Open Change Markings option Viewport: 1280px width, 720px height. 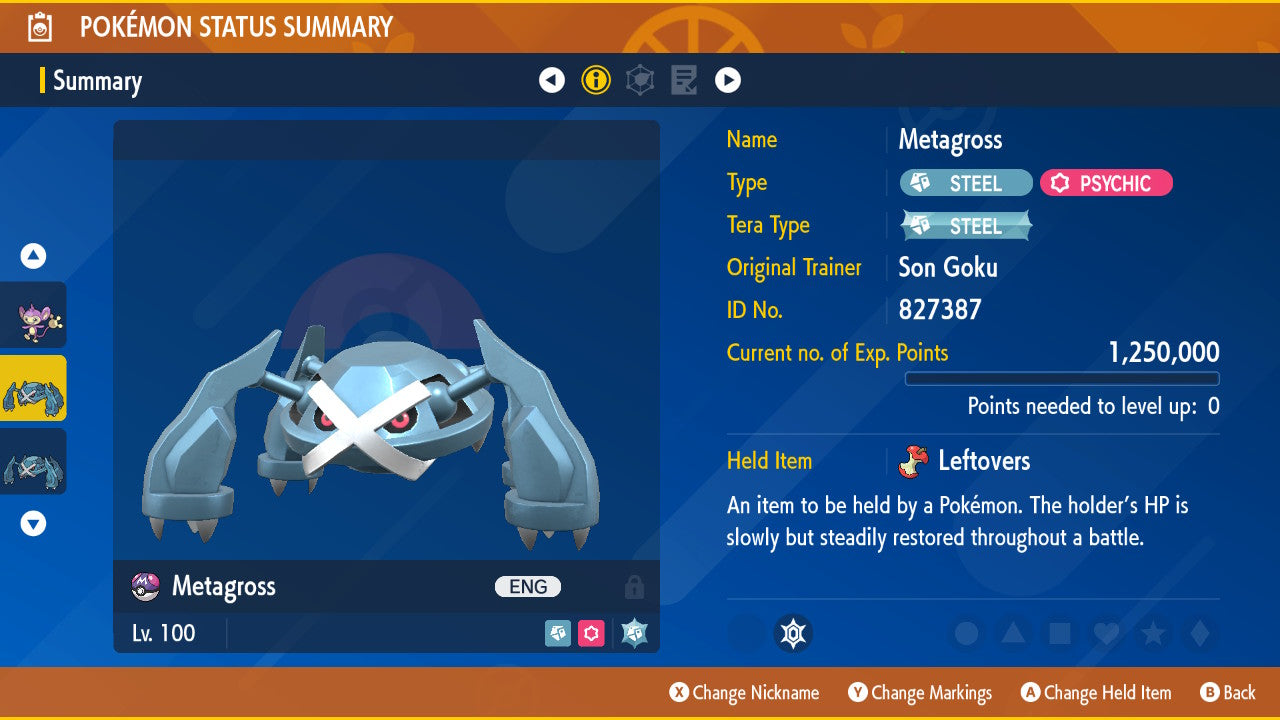921,693
